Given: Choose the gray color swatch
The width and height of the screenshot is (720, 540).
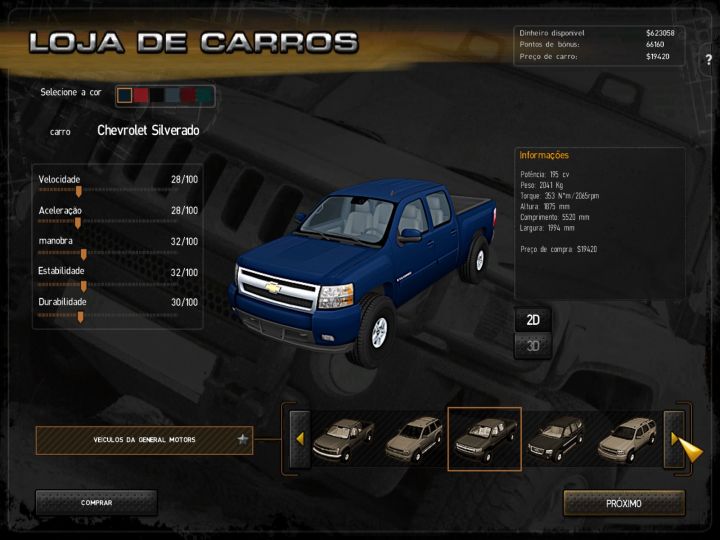Looking at the screenshot, I should click(x=173, y=95).
